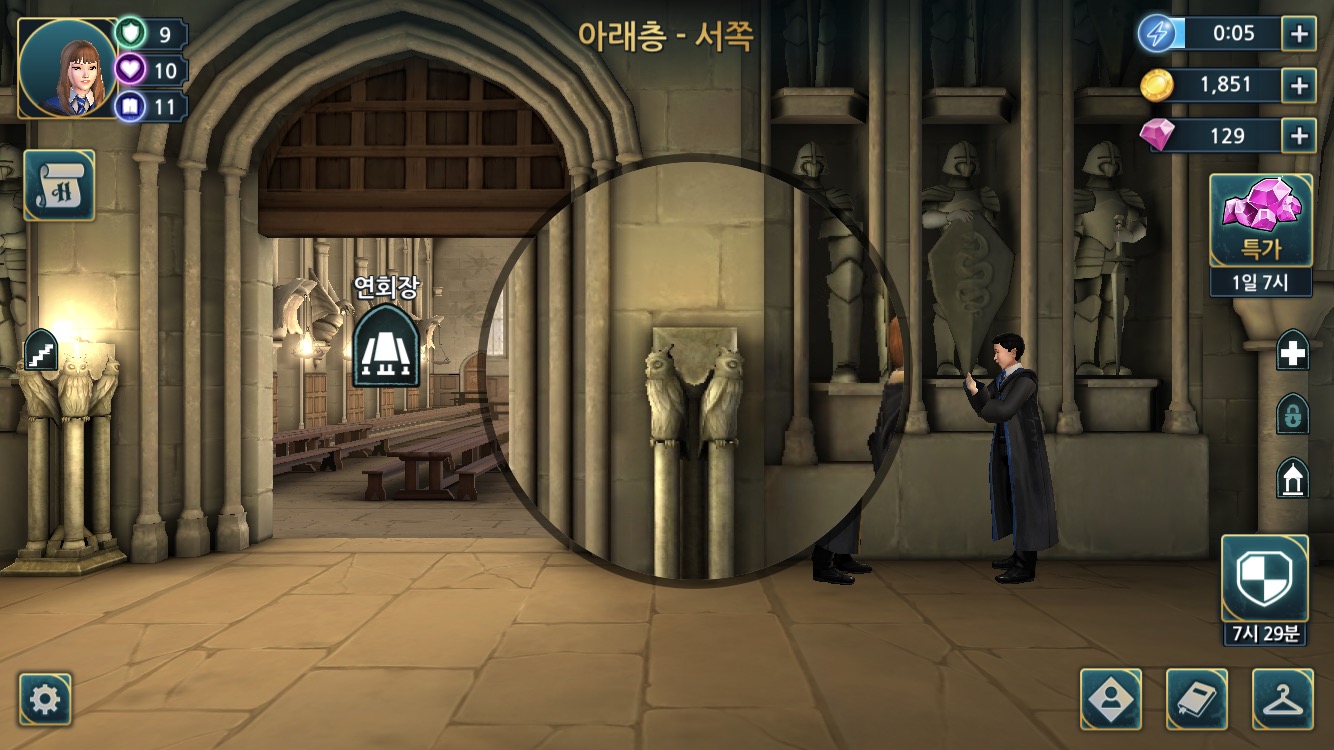Viewport: 1334px width, 750px height.
Task: Open the gear settings menu
Action: click(45, 698)
